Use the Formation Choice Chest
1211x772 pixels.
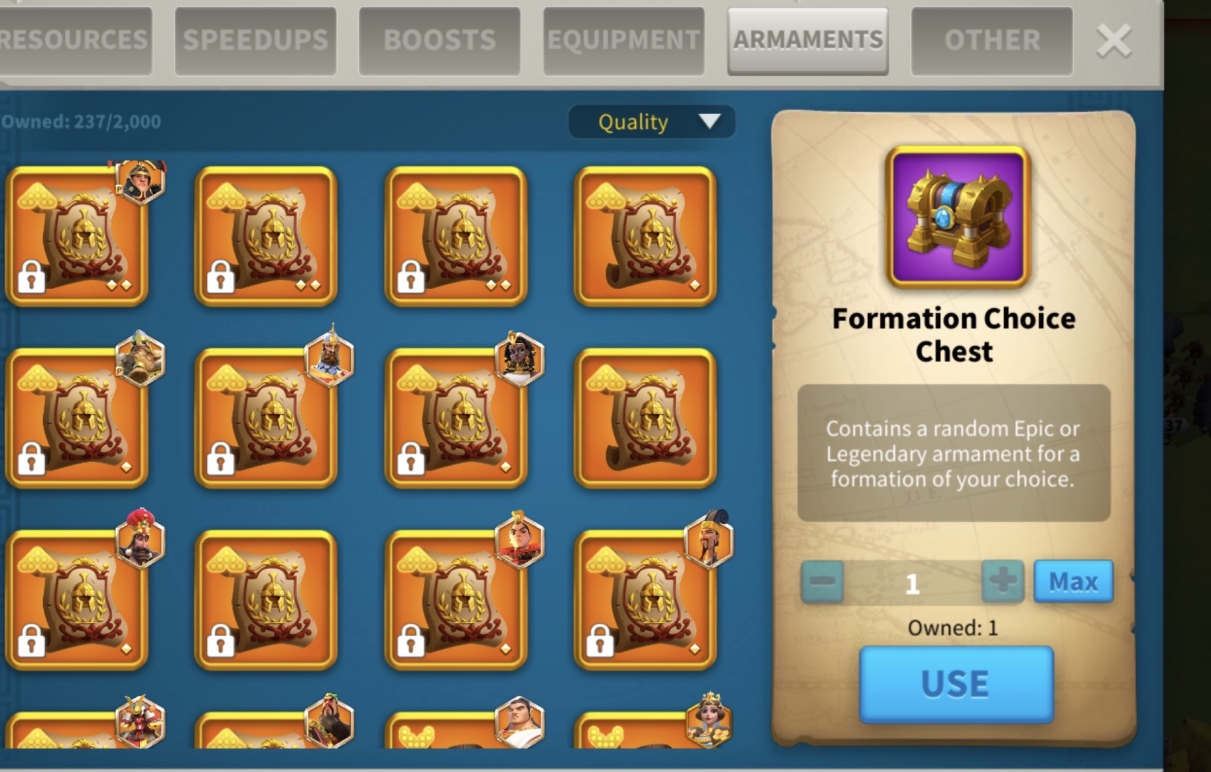point(956,684)
